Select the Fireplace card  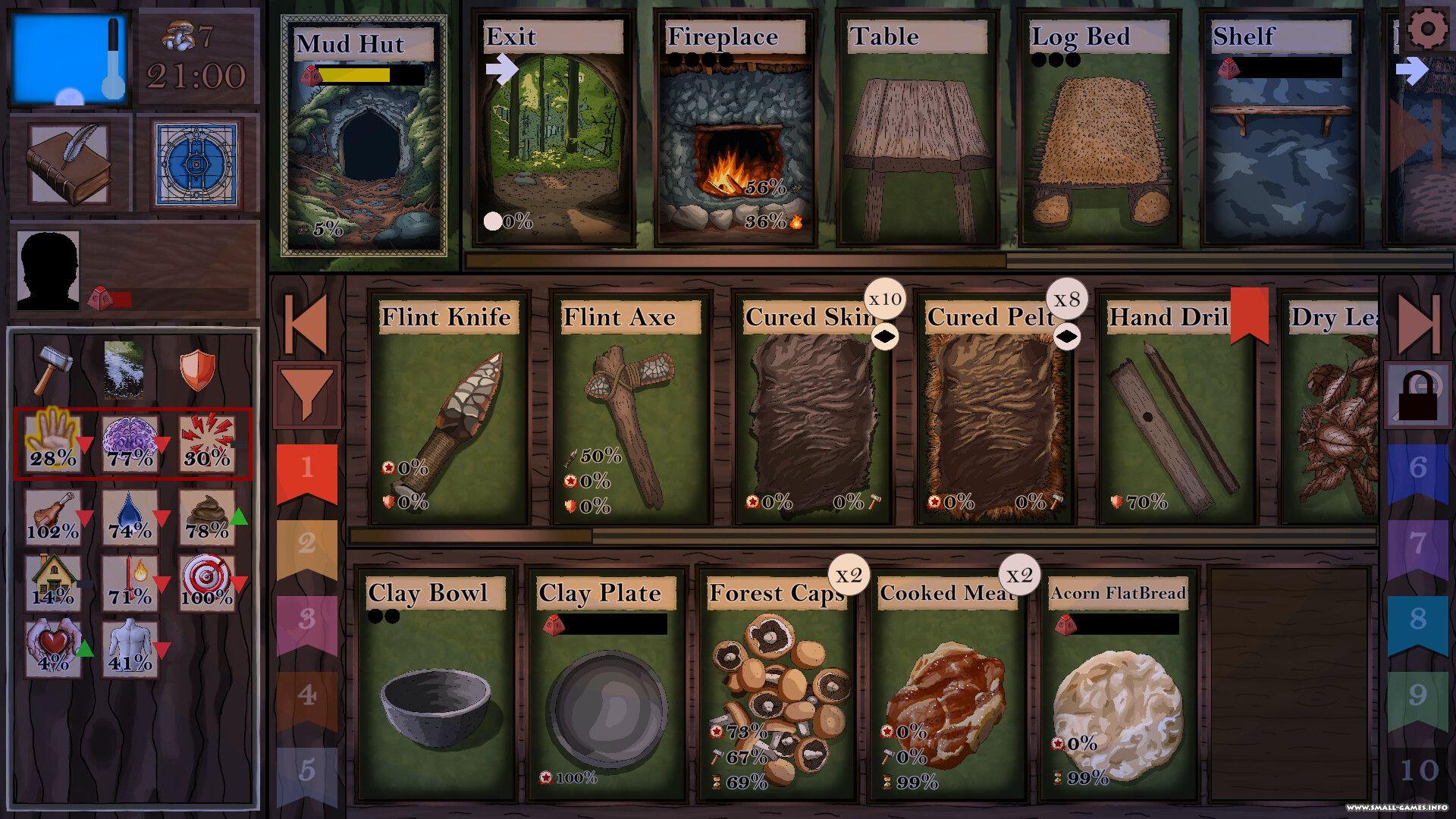click(736, 129)
